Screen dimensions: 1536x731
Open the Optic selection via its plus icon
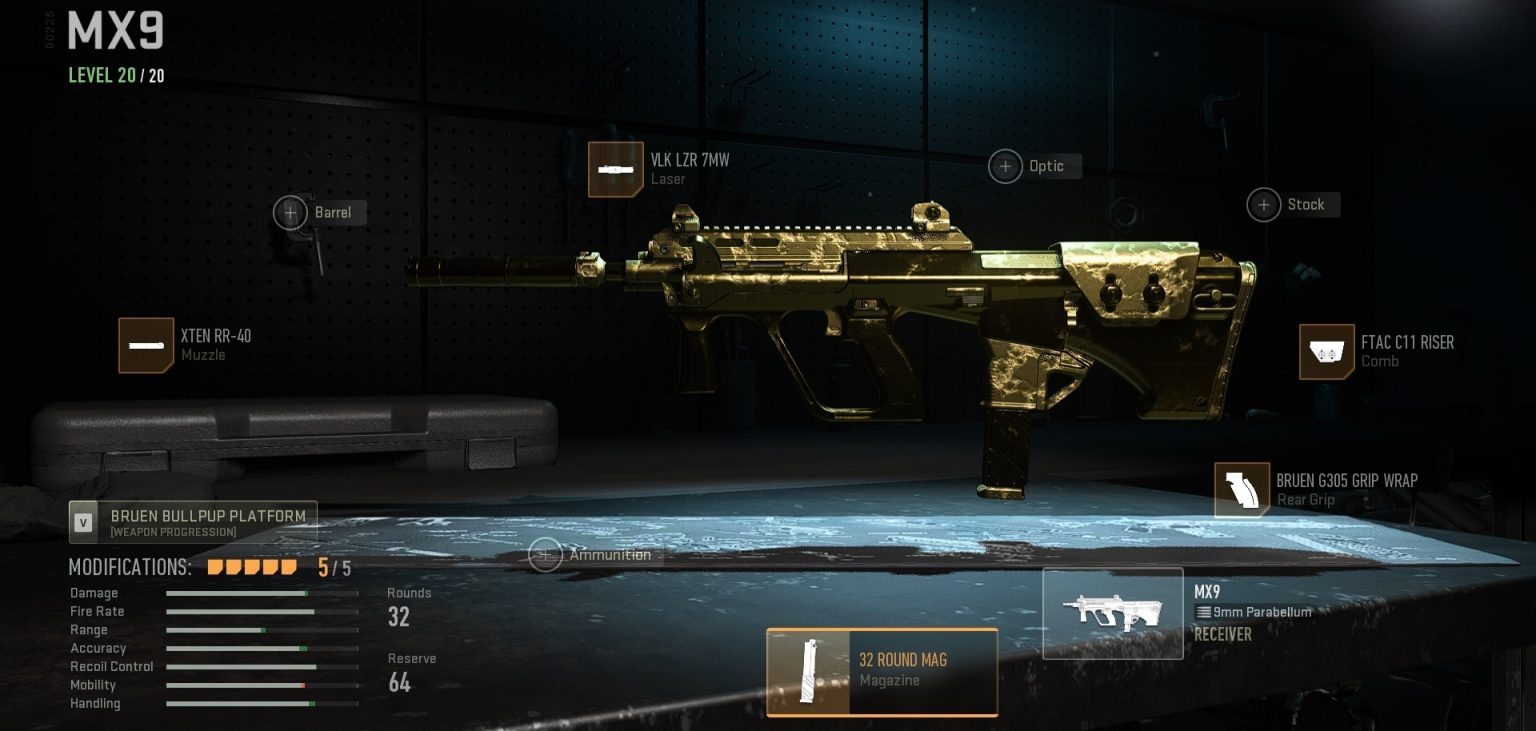pyautogui.click(x=1005, y=166)
